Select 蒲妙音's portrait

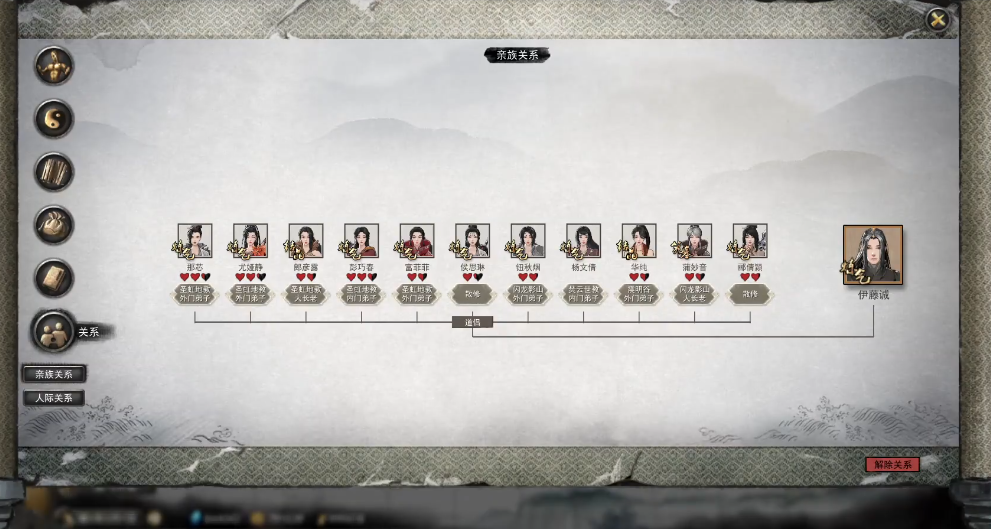pyautogui.click(x=694, y=241)
